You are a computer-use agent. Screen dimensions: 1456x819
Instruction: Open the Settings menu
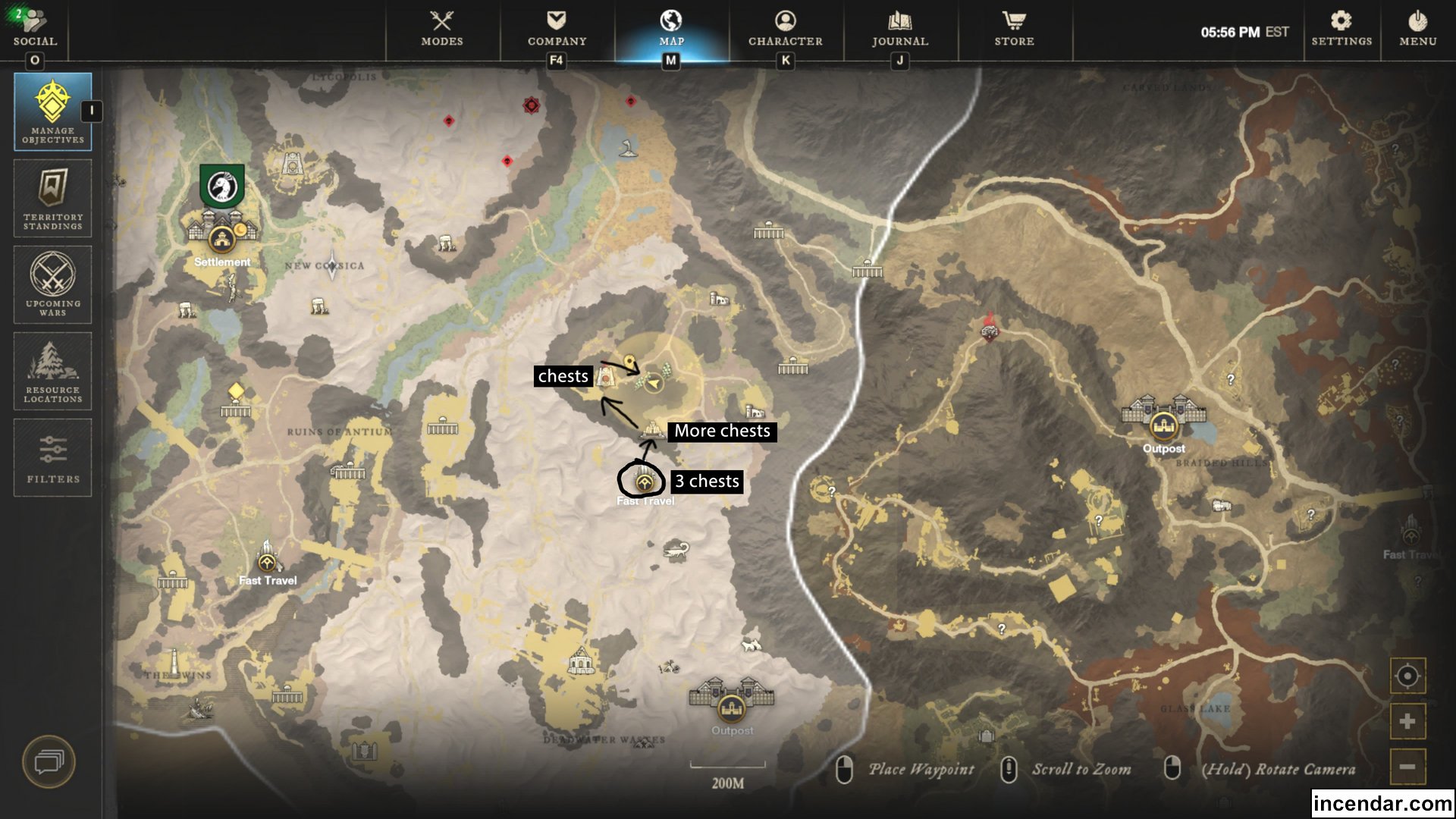click(x=1341, y=30)
